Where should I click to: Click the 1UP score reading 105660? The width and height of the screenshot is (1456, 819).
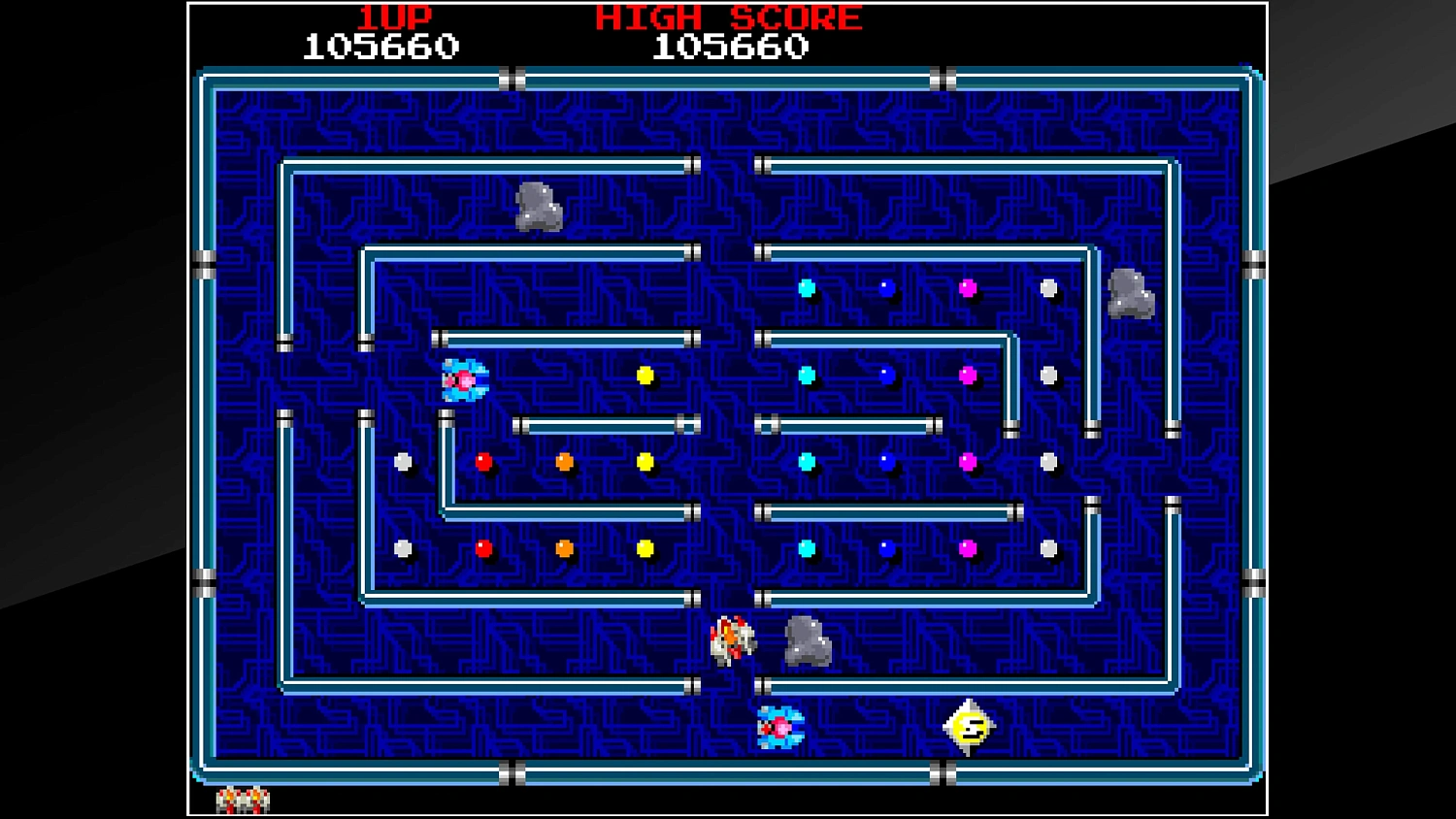tap(381, 44)
